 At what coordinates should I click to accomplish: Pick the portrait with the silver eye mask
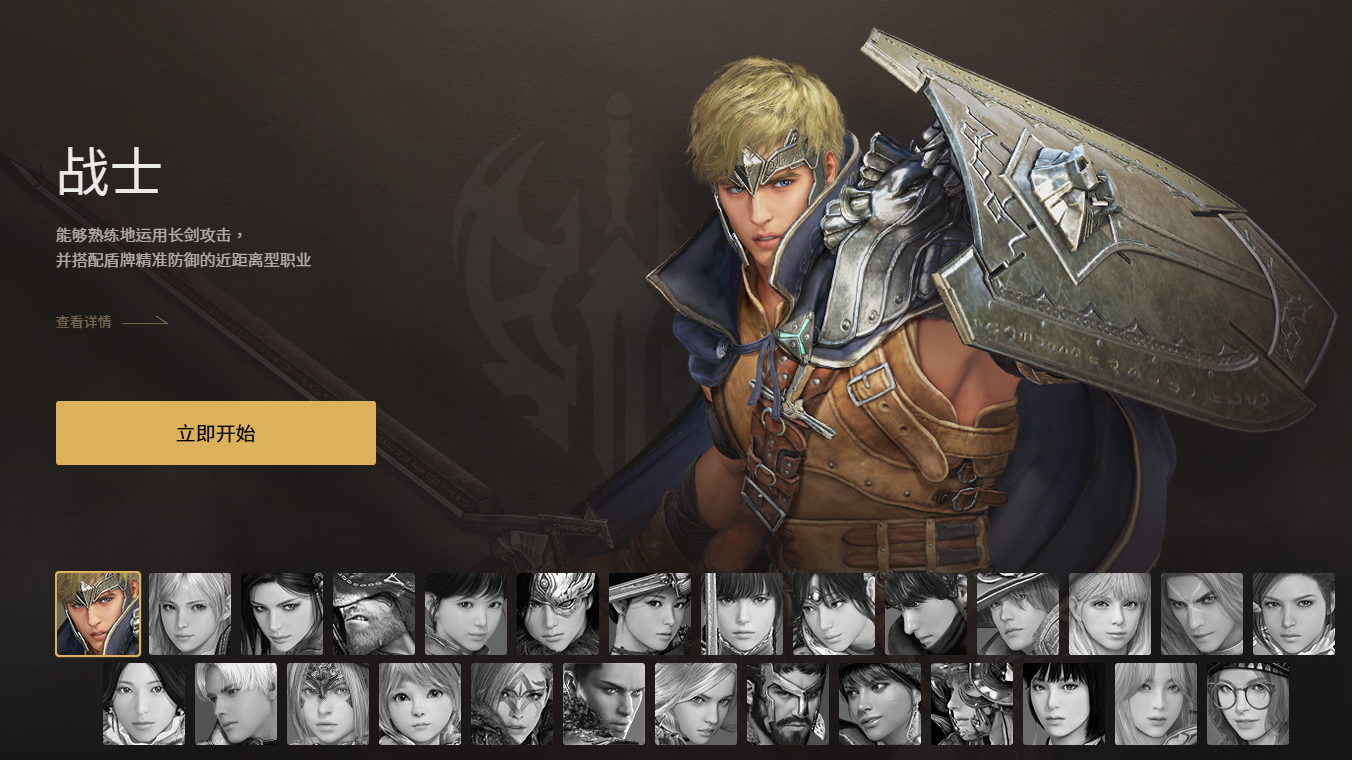pos(558,614)
